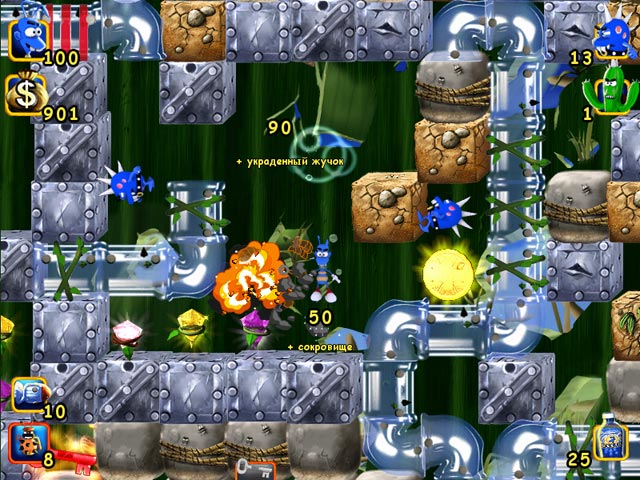
Task: Select the money bag icon
Action: [x=26, y=96]
